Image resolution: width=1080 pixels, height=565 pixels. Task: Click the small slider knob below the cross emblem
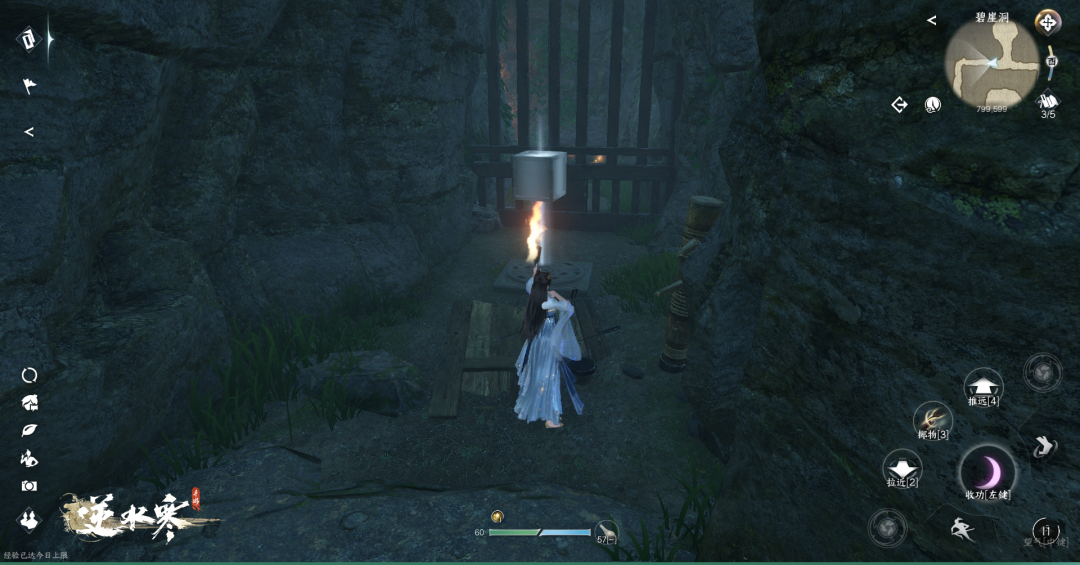1052,62
